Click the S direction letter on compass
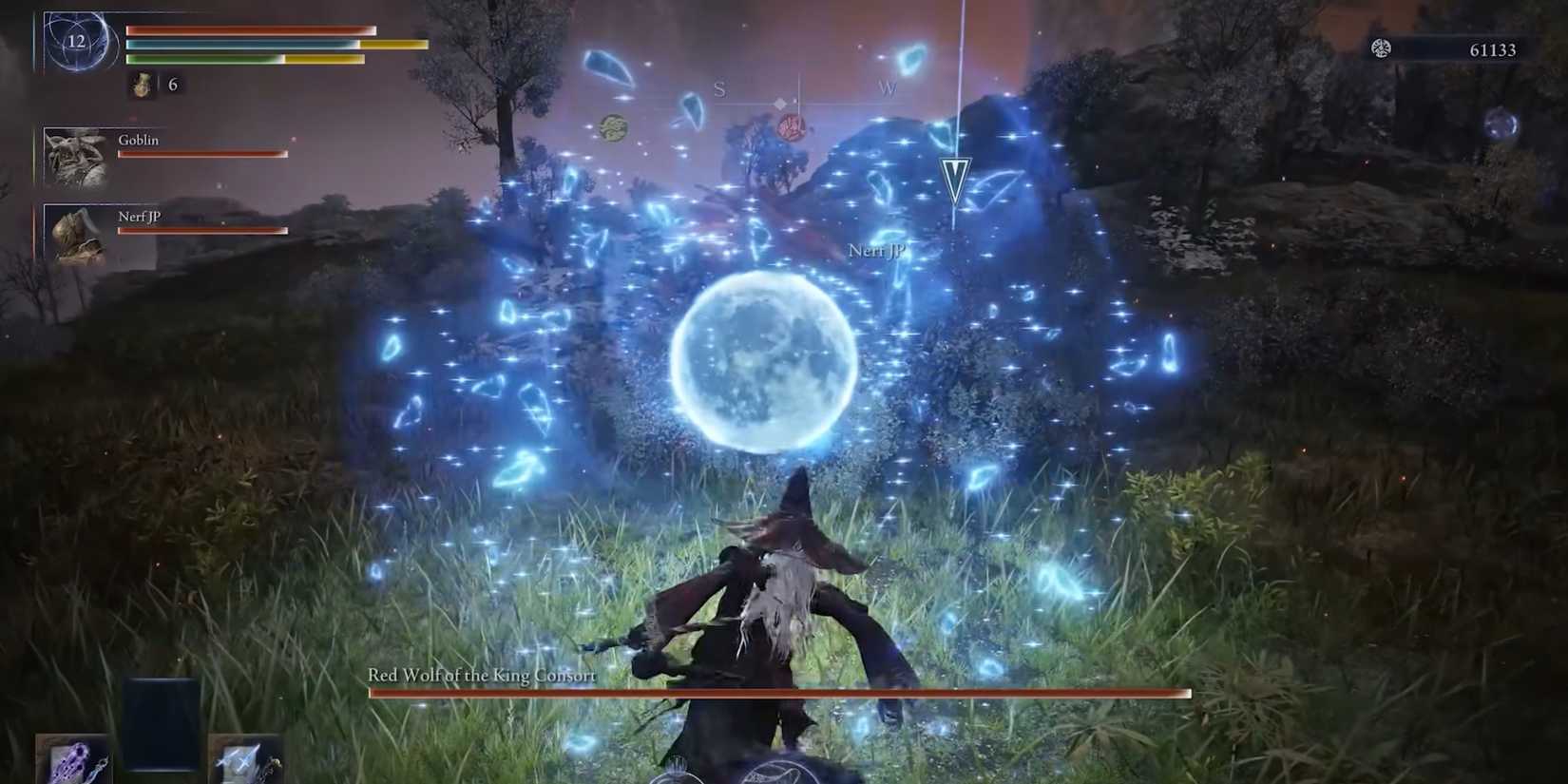Viewport: 1568px width, 784px height. click(719, 89)
